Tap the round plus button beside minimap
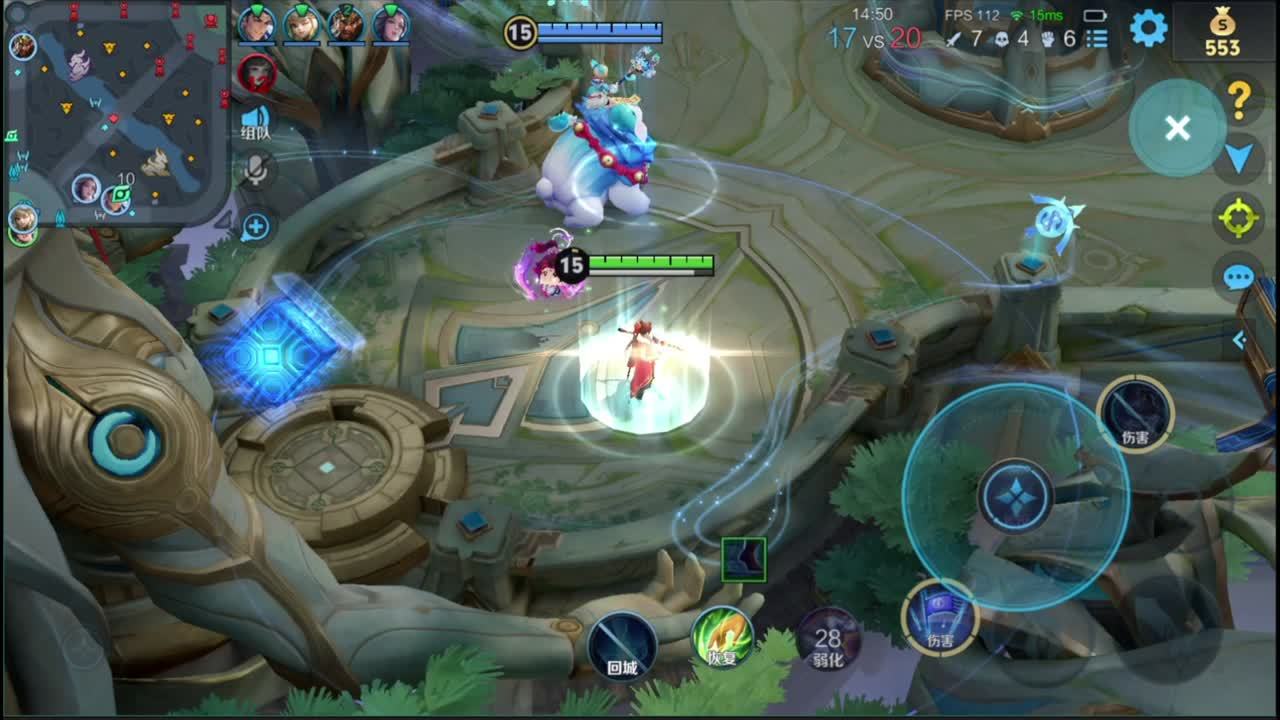The width and height of the screenshot is (1280, 720). pos(256,227)
